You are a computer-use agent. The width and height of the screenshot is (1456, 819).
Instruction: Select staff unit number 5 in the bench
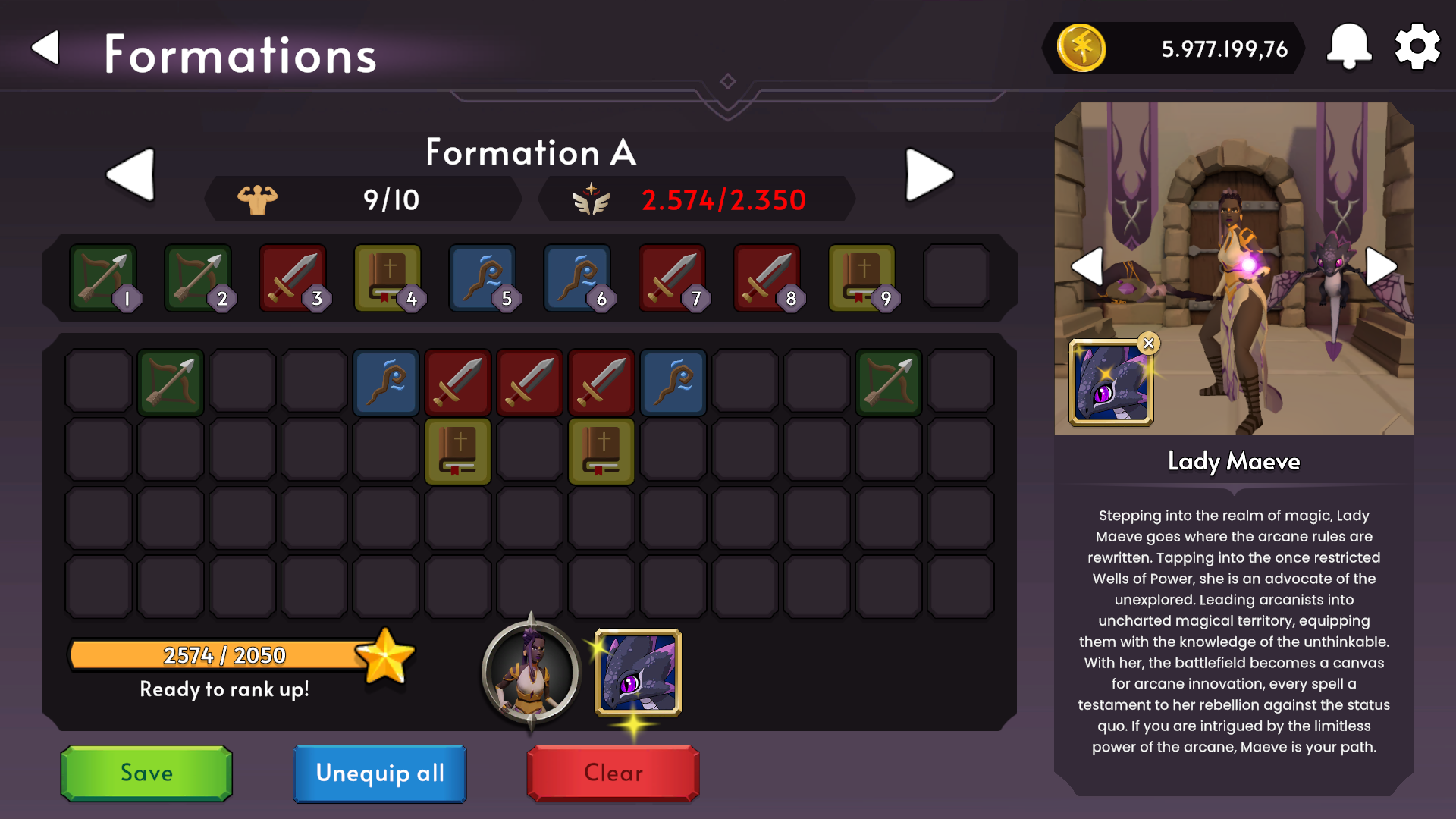tap(484, 277)
